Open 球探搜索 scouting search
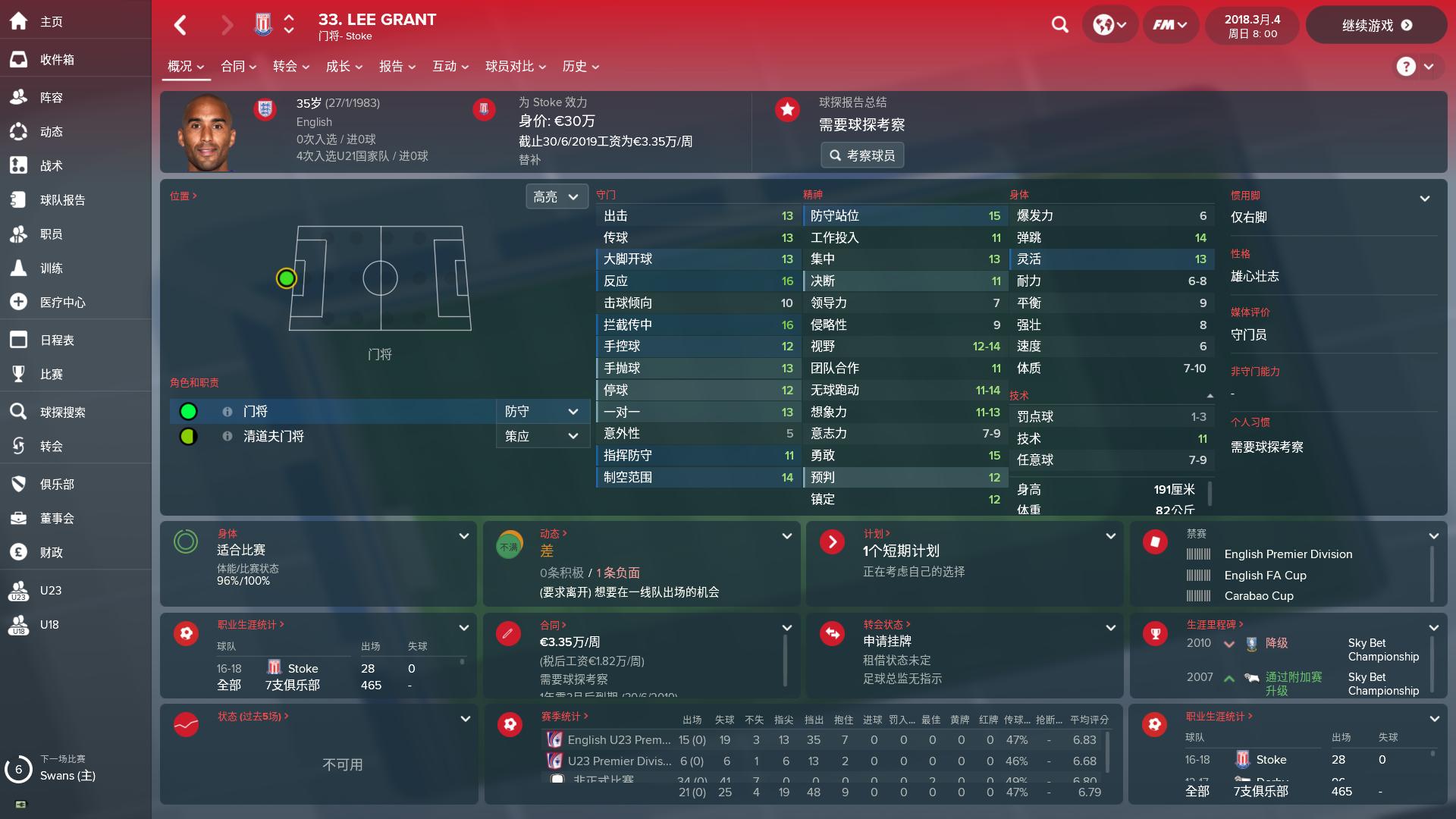1456x819 pixels. pyautogui.click(x=62, y=412)
